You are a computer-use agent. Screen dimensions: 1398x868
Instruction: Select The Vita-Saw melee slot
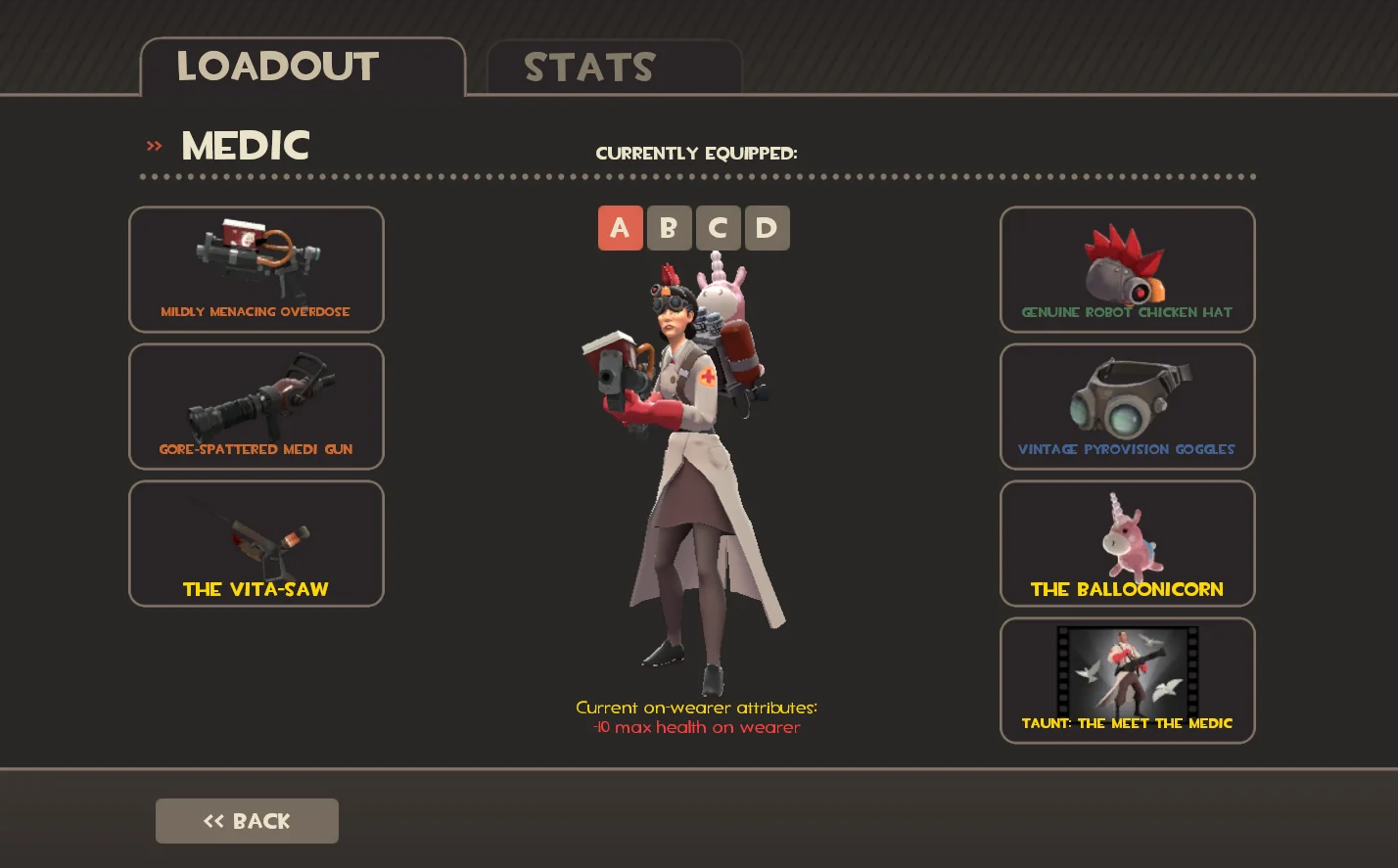[256, 543]
